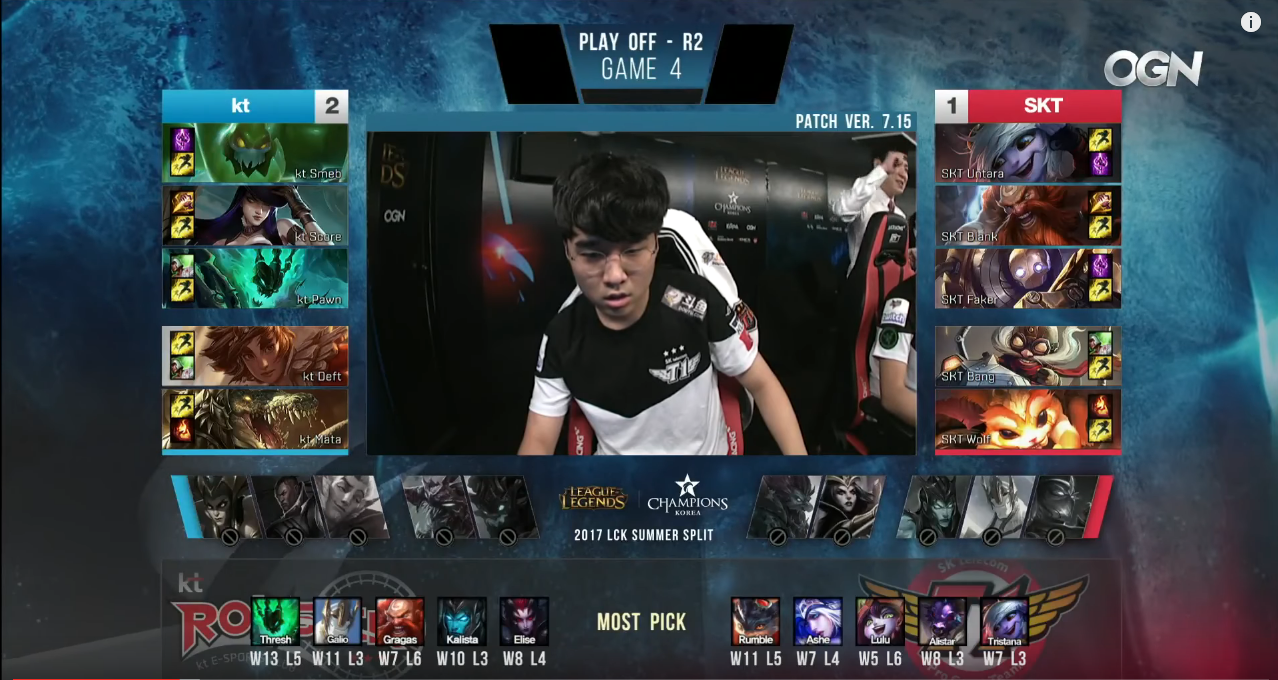Click the Kalista most pick icon
The image size is (1278, 680).
pyautogui.click(x=462, y=621)
